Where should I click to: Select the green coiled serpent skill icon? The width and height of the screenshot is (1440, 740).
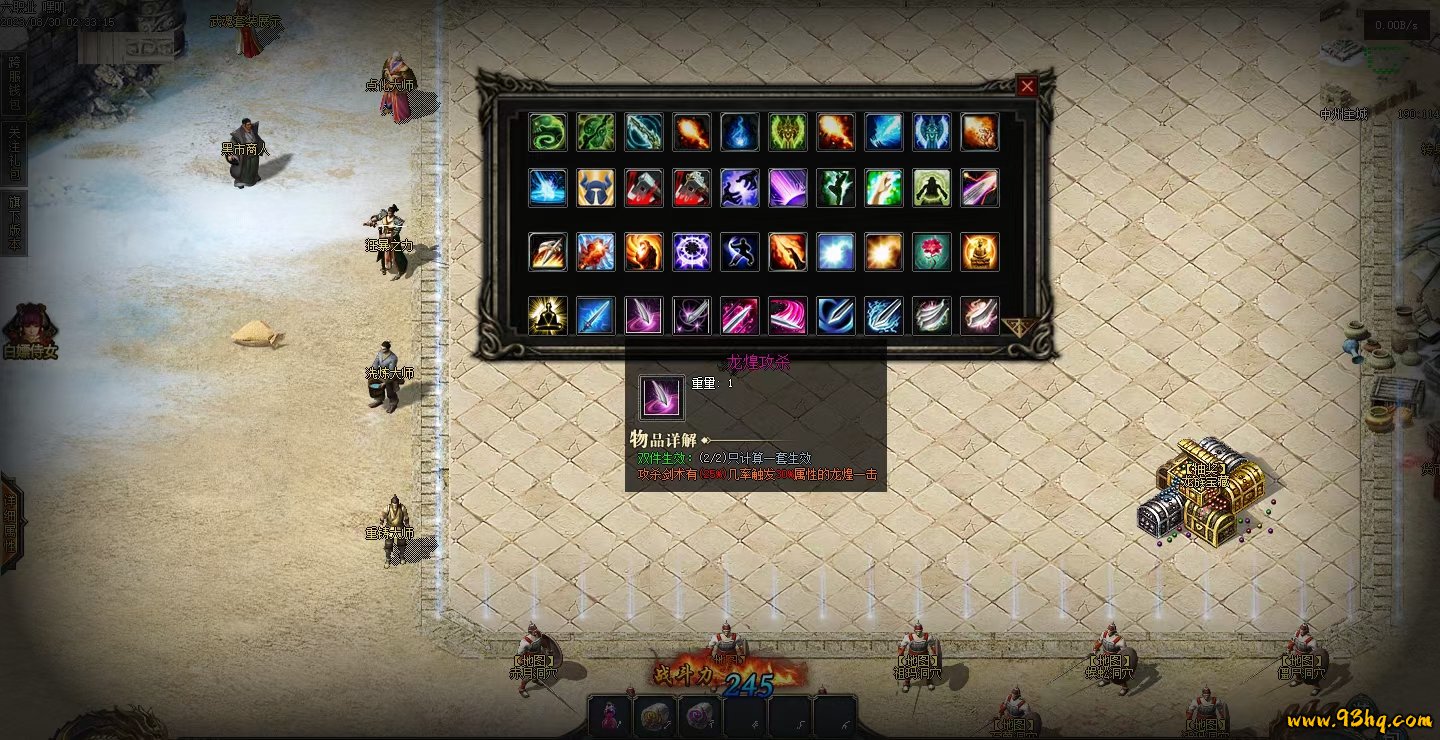click(548, 132)
